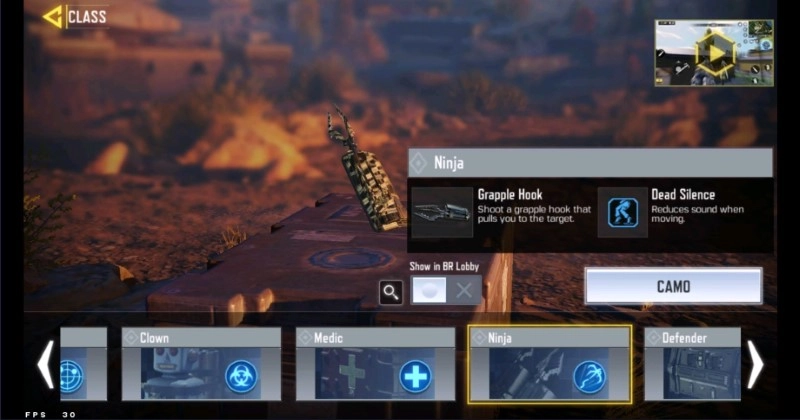
Task: View the Dead Silence ability icon
Action: (x=622, y=212)
